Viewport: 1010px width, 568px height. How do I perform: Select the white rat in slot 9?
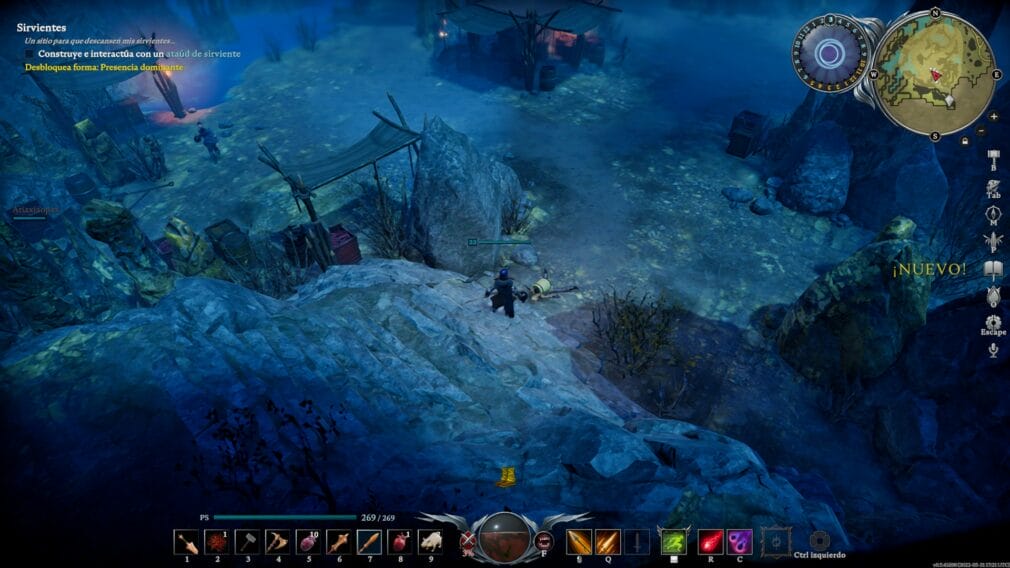click(x=431, y=542)
